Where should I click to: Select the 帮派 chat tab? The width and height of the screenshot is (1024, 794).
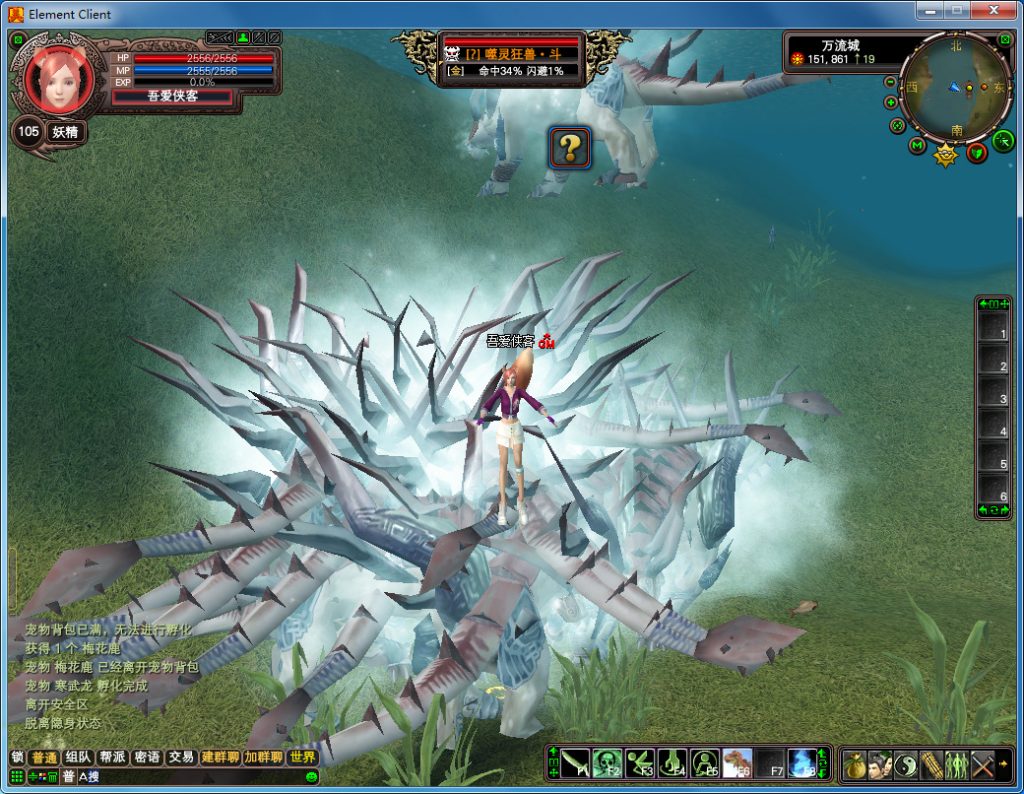coord(112,757)
